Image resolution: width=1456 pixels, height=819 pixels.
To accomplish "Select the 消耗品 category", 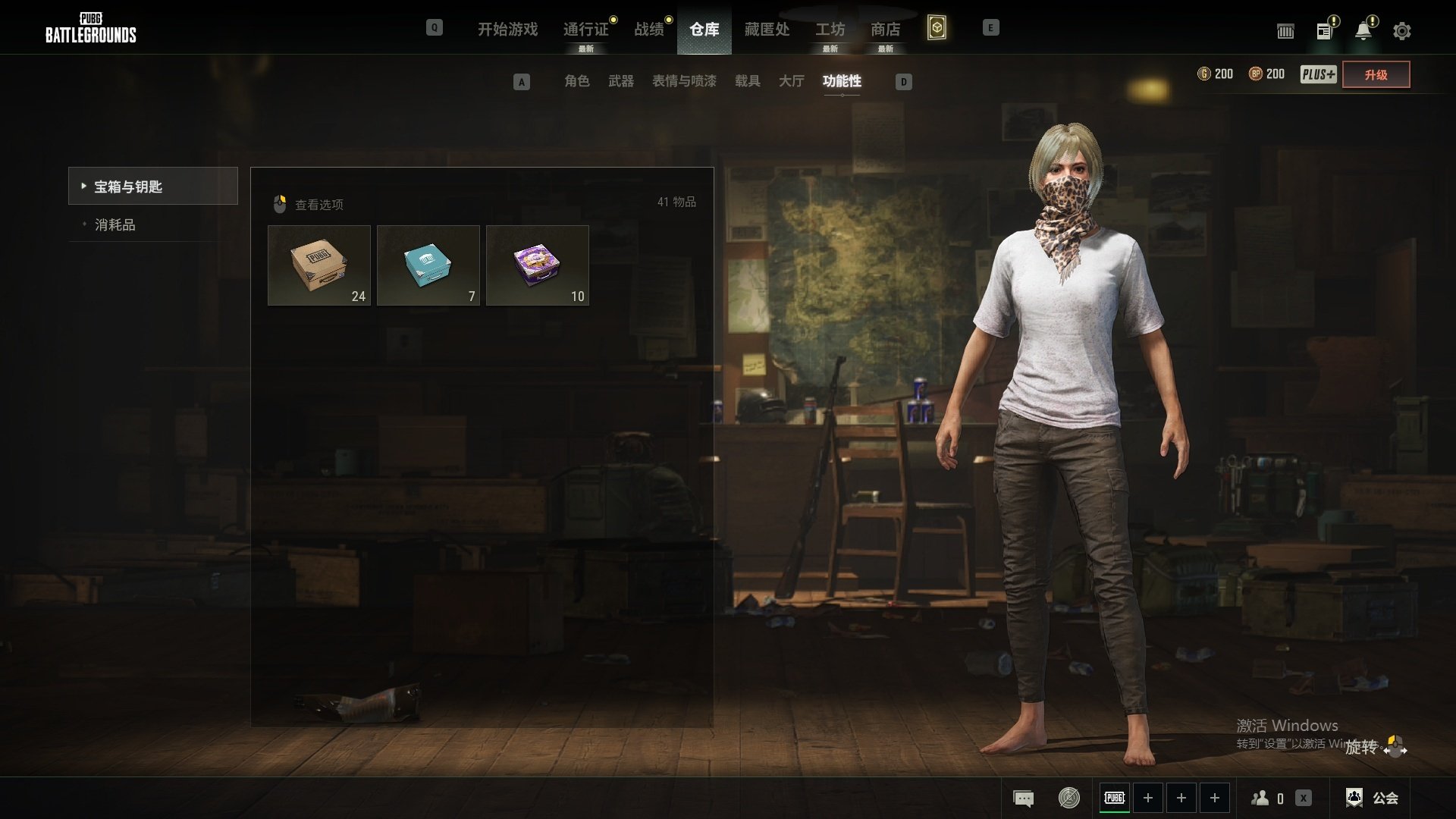I will tap(115, 225).
